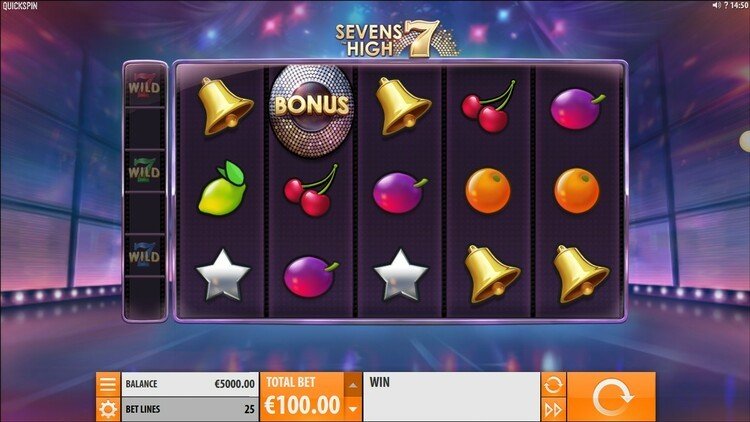Click the Total Bet amount display

301,404
